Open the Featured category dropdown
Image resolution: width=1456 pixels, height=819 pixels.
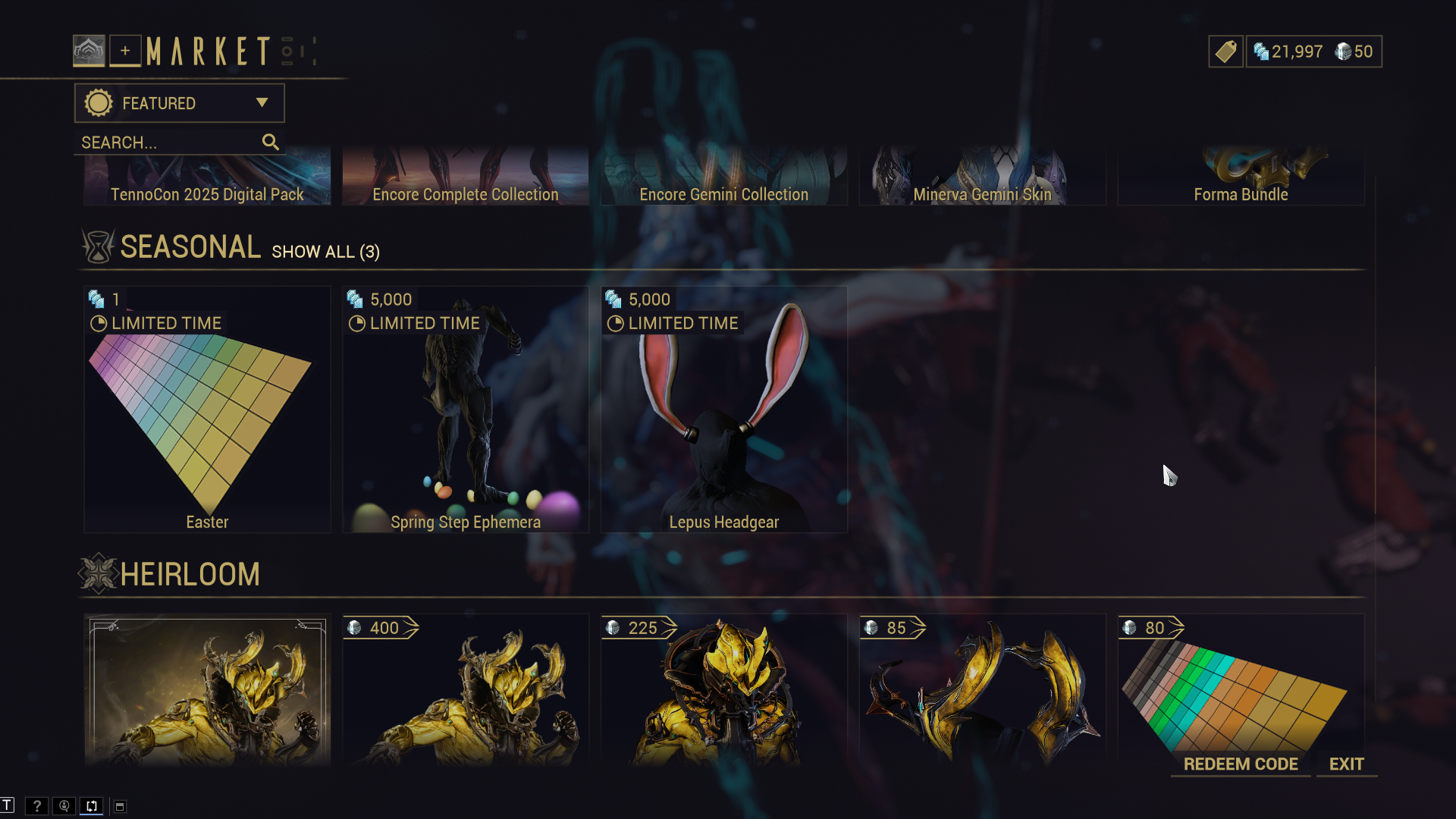179,103
